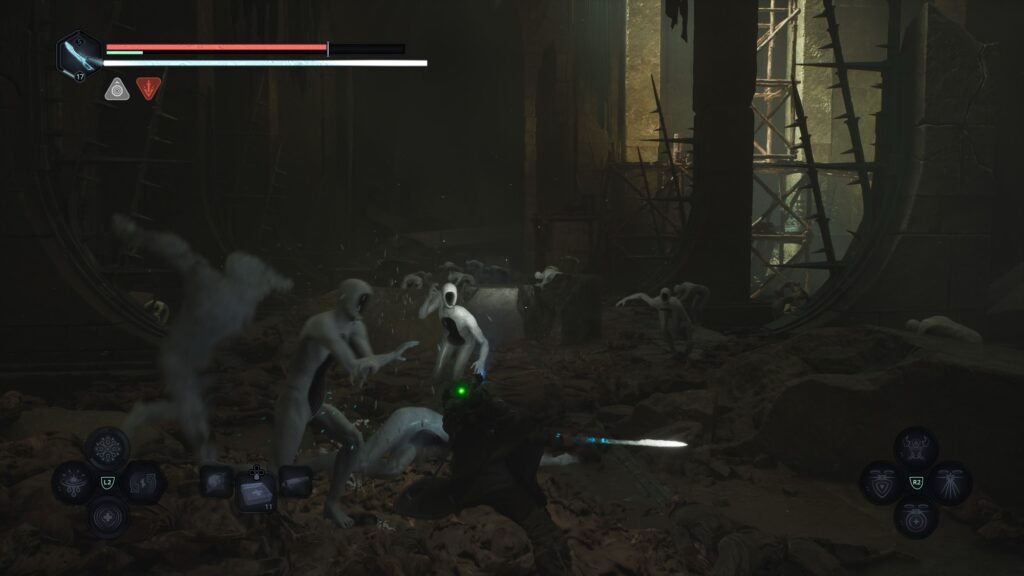Activate the shield-triangle ability in right wheel
The image size is (1024, 576).
[x=882, y=483]
